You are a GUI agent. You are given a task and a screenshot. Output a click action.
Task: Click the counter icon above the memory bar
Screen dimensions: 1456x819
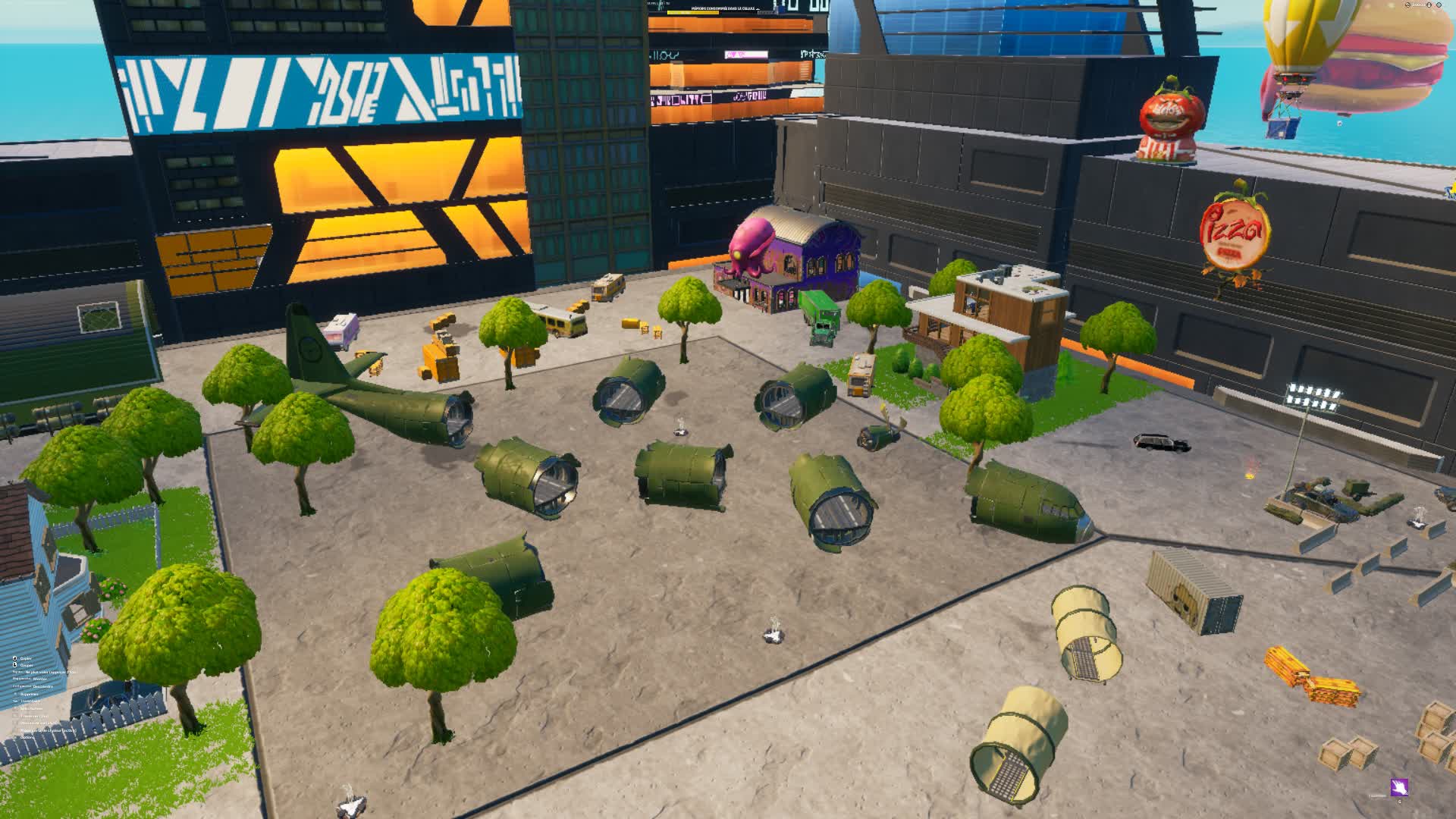click(x=661, y=2)
